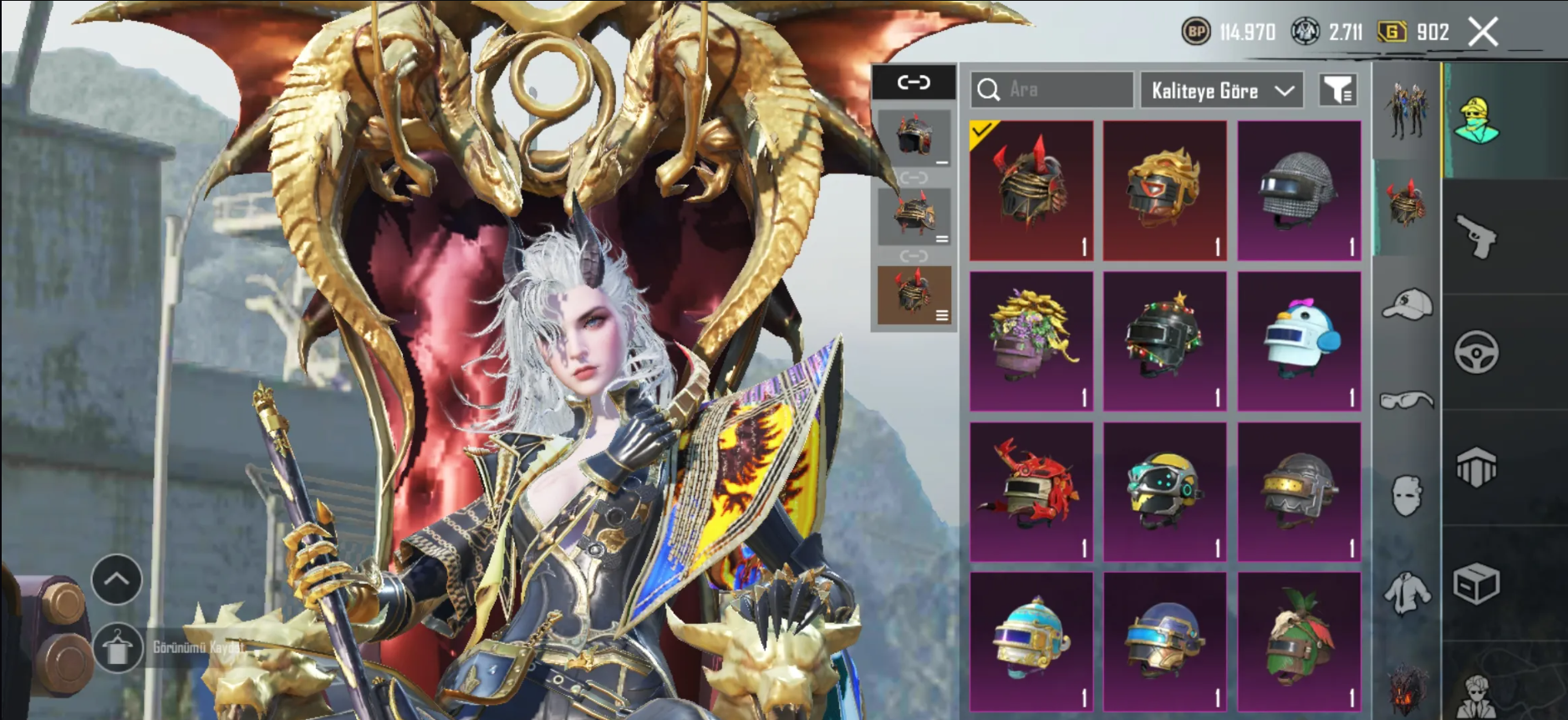Image resolution: width=1568 pixels, height=720 pixels.
Task: Open the glasses category
Action: click(x=1407, y=401)
